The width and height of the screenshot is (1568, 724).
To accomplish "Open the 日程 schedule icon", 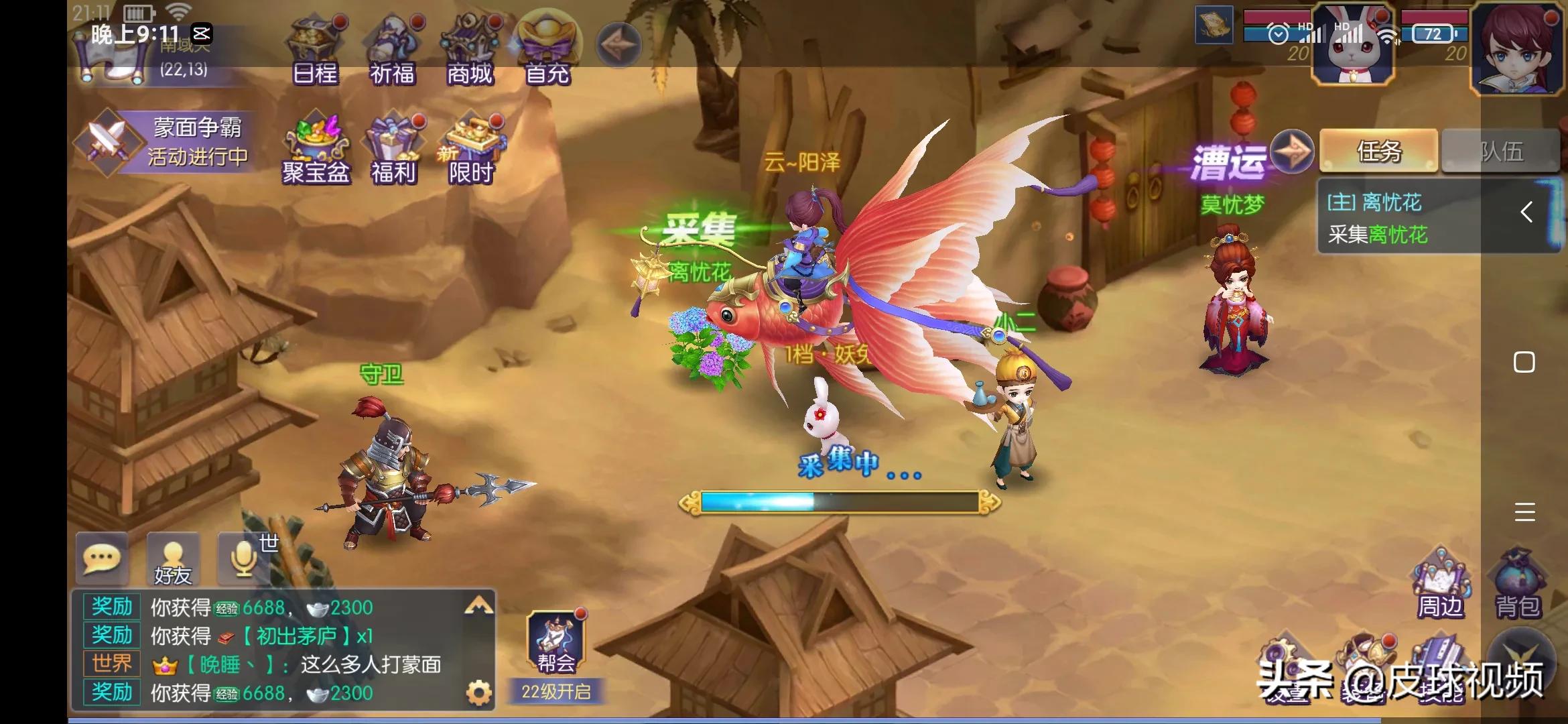I will pyautogui.click(x=315, y=51).
